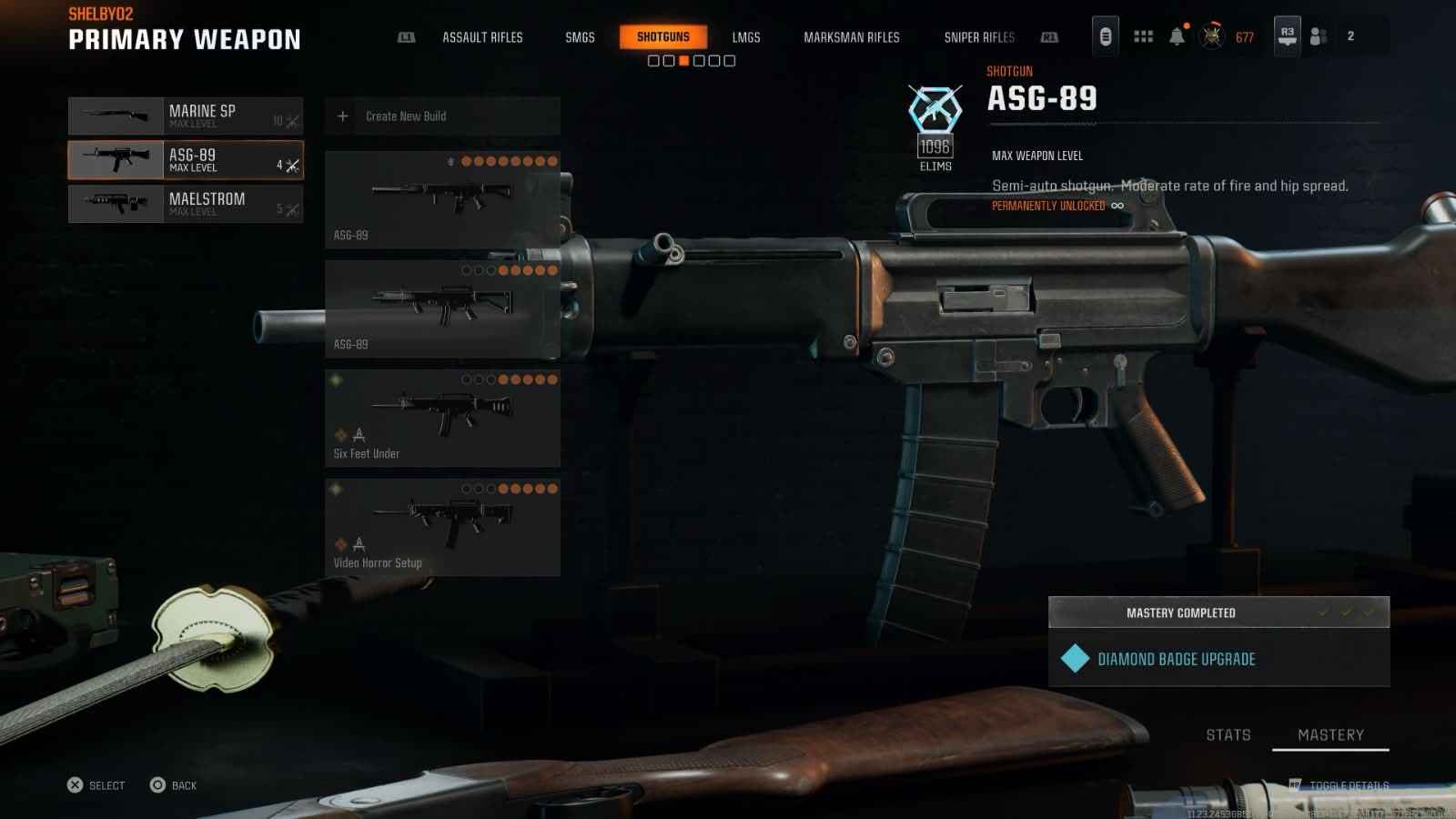This screenshot has width=1456, height=819.
Task: Switch to the Assault Rifles category
Action: click(x=482, y=37)
